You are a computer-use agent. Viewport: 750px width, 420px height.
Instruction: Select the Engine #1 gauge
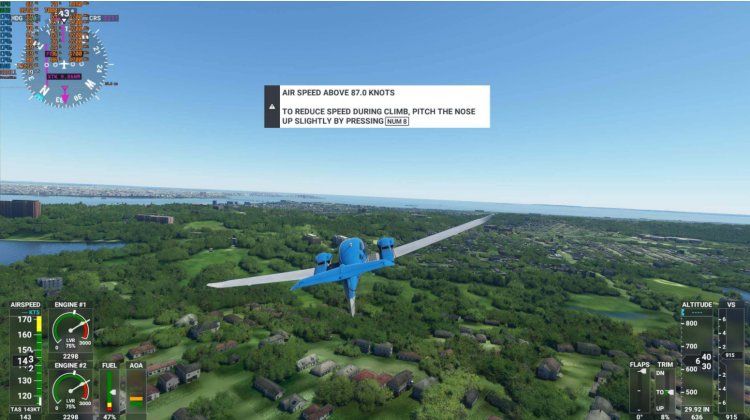(71, 331)
